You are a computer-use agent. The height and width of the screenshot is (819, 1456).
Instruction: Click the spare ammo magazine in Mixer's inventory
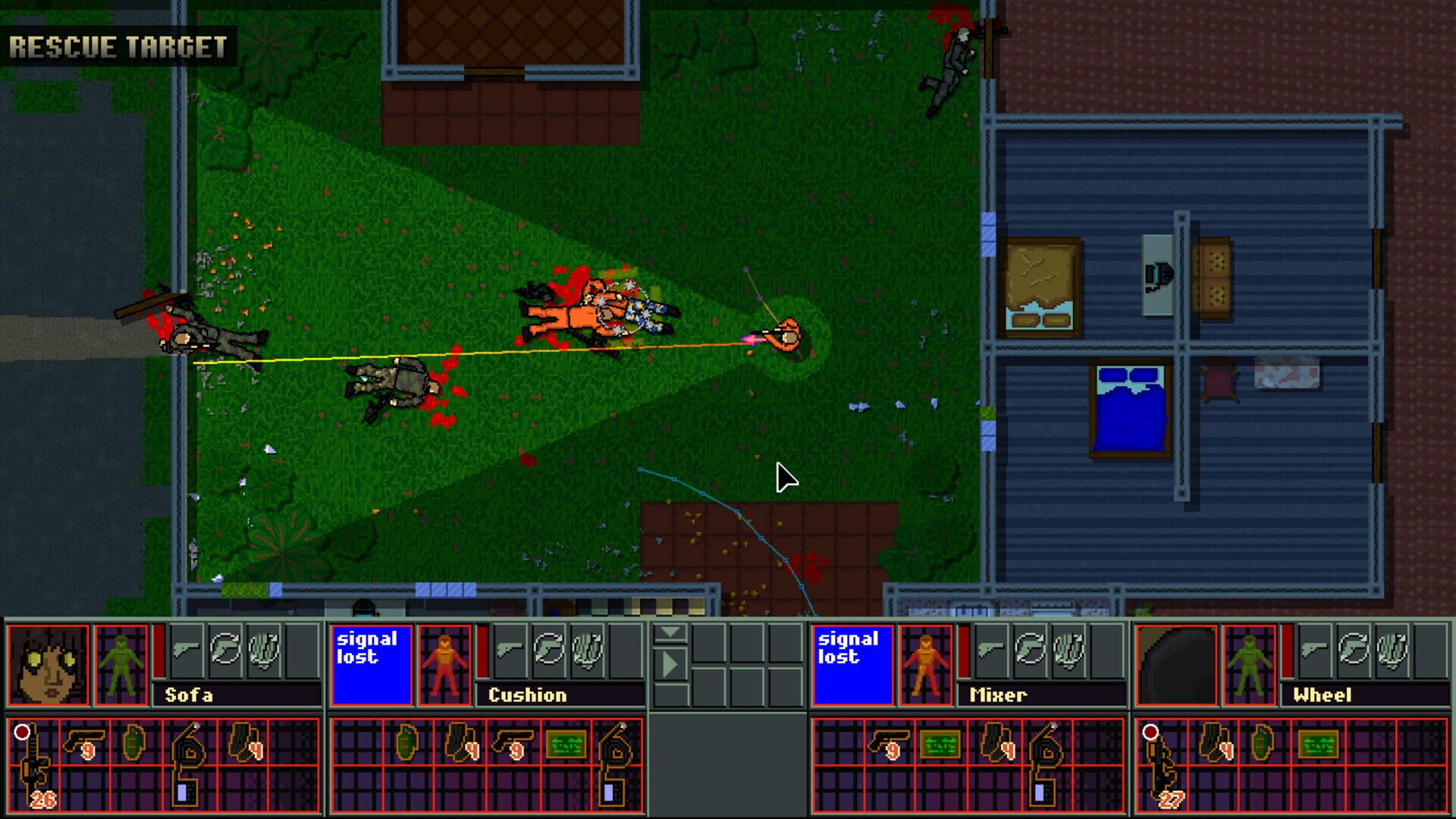[996, 742]
